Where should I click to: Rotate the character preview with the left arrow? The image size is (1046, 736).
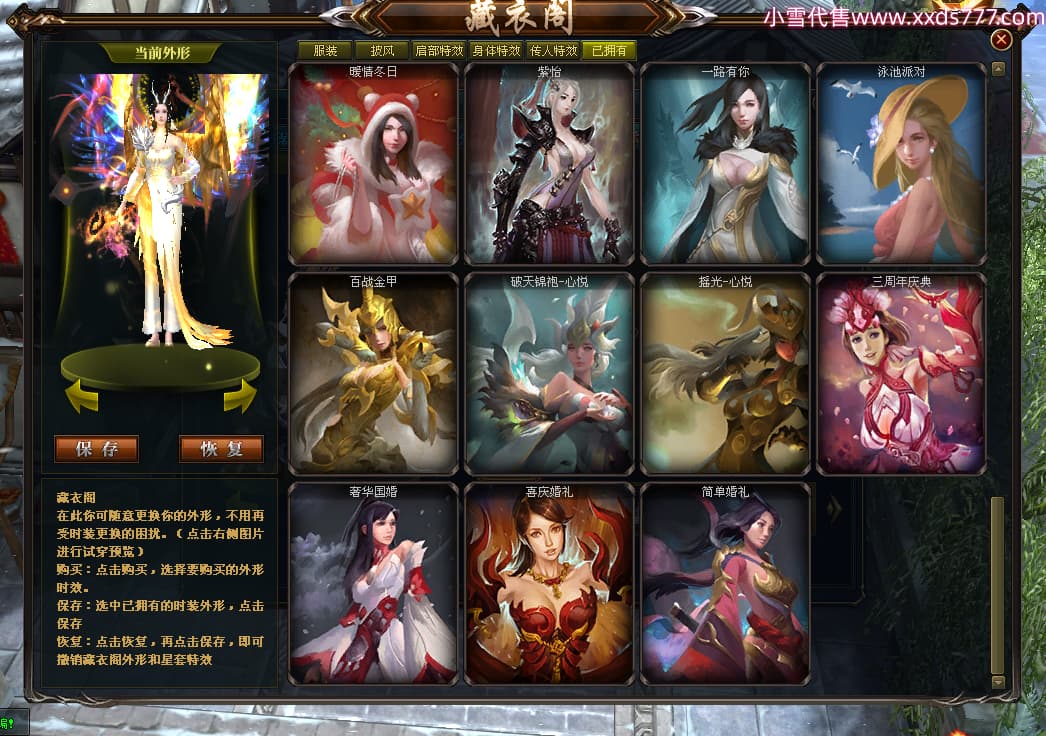(82, 398)
